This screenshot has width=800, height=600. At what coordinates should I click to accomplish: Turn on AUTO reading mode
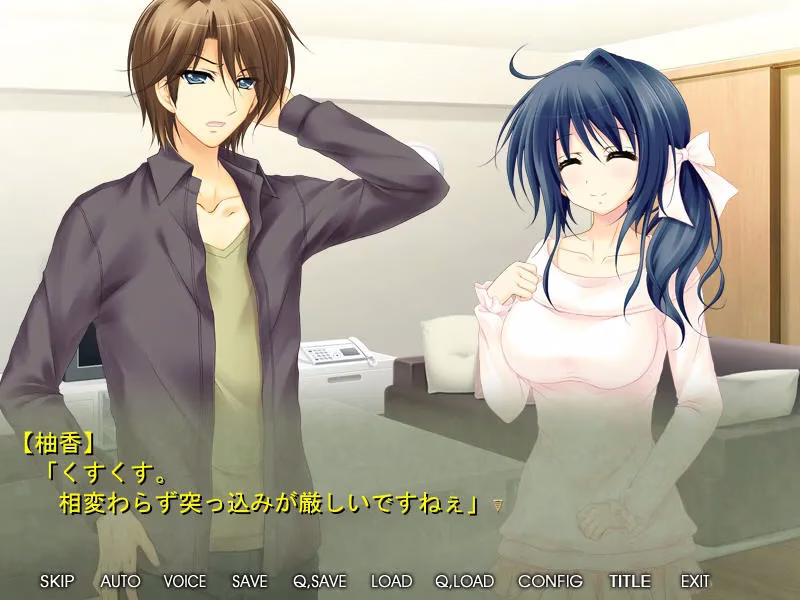[x=120, y=581]
